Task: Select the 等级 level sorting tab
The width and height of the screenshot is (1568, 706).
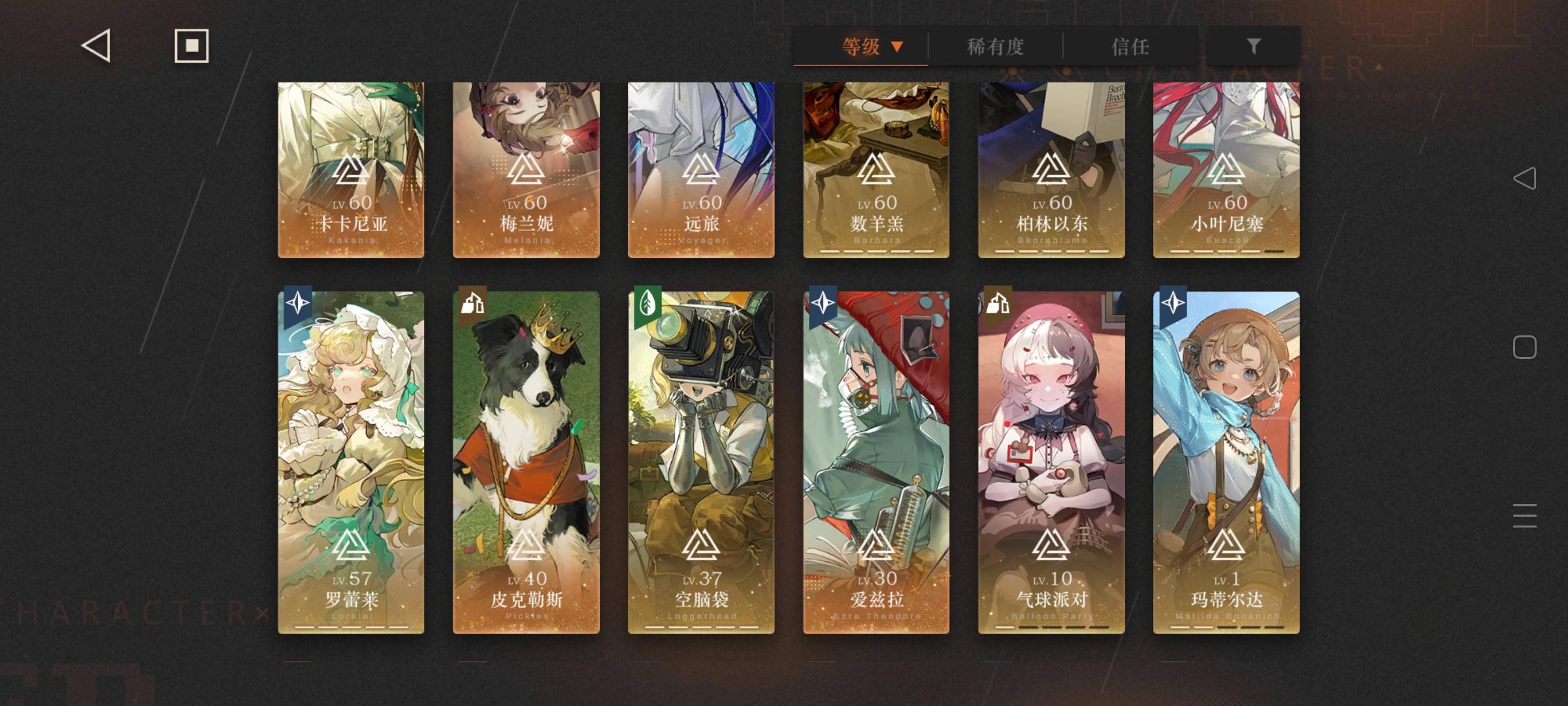Action: [860, 47]
